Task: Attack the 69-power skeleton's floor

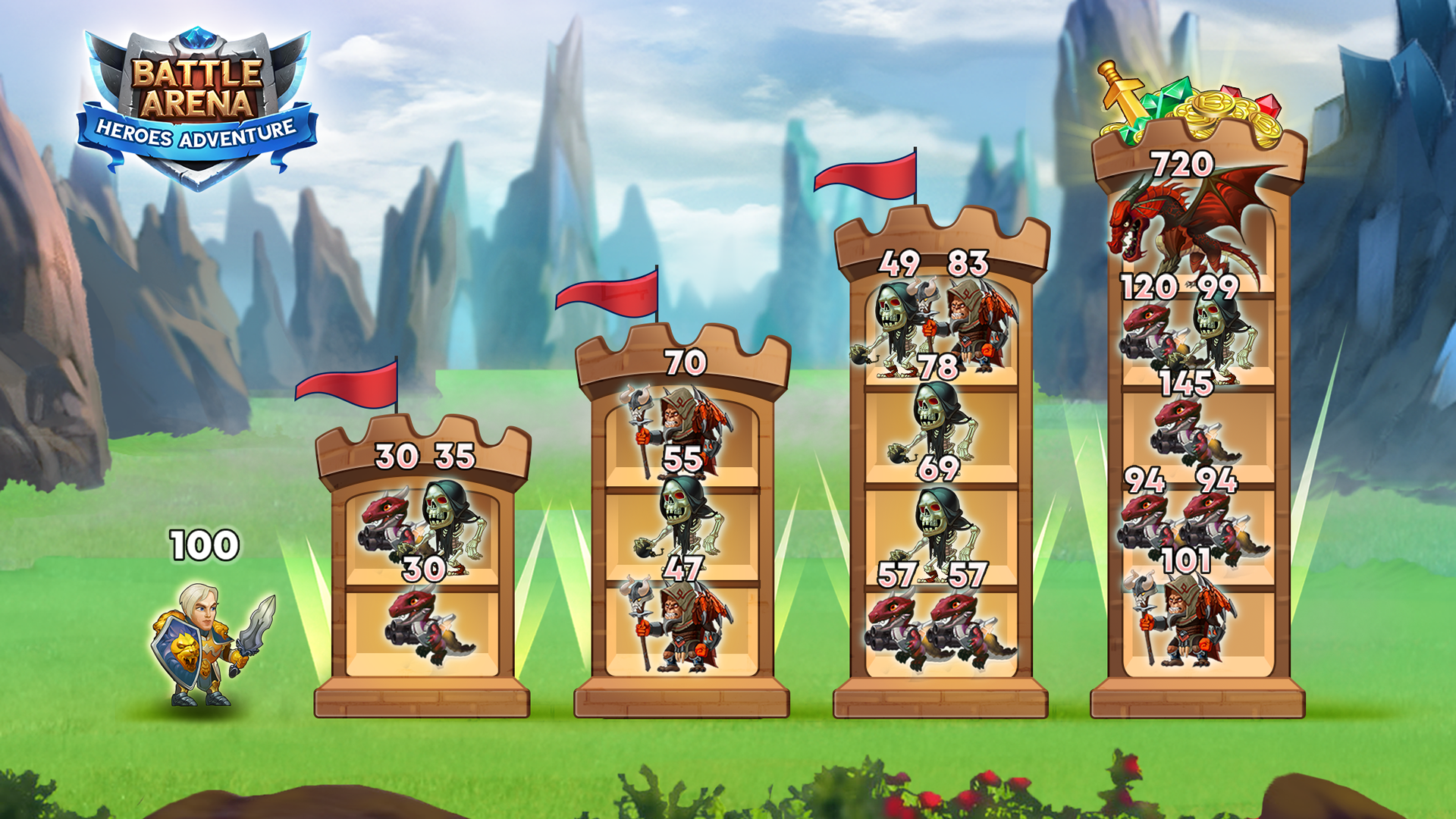Action: [x=940, y=531]
